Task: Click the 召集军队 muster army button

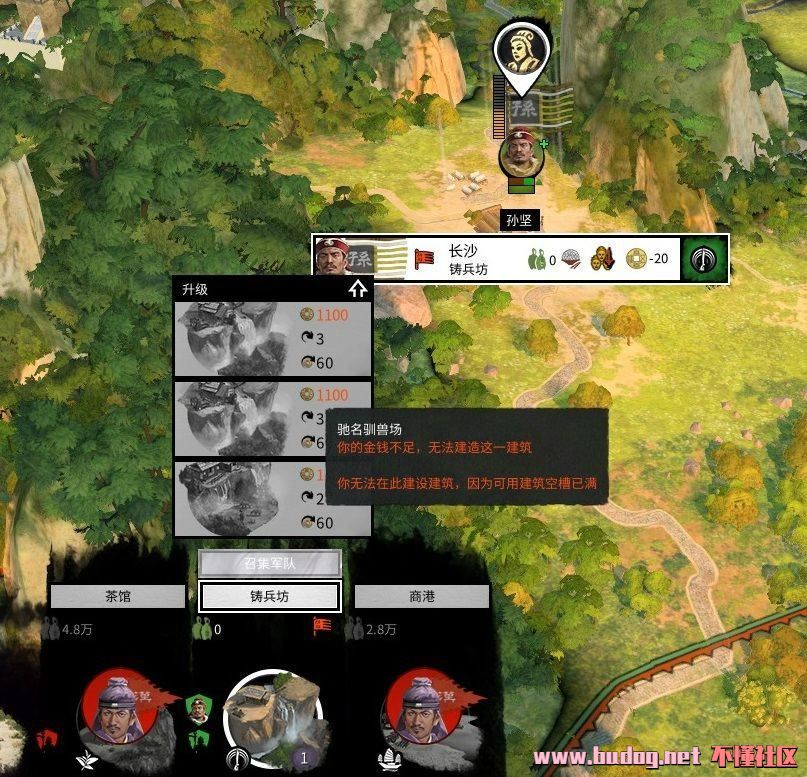Action: [270, 563]
